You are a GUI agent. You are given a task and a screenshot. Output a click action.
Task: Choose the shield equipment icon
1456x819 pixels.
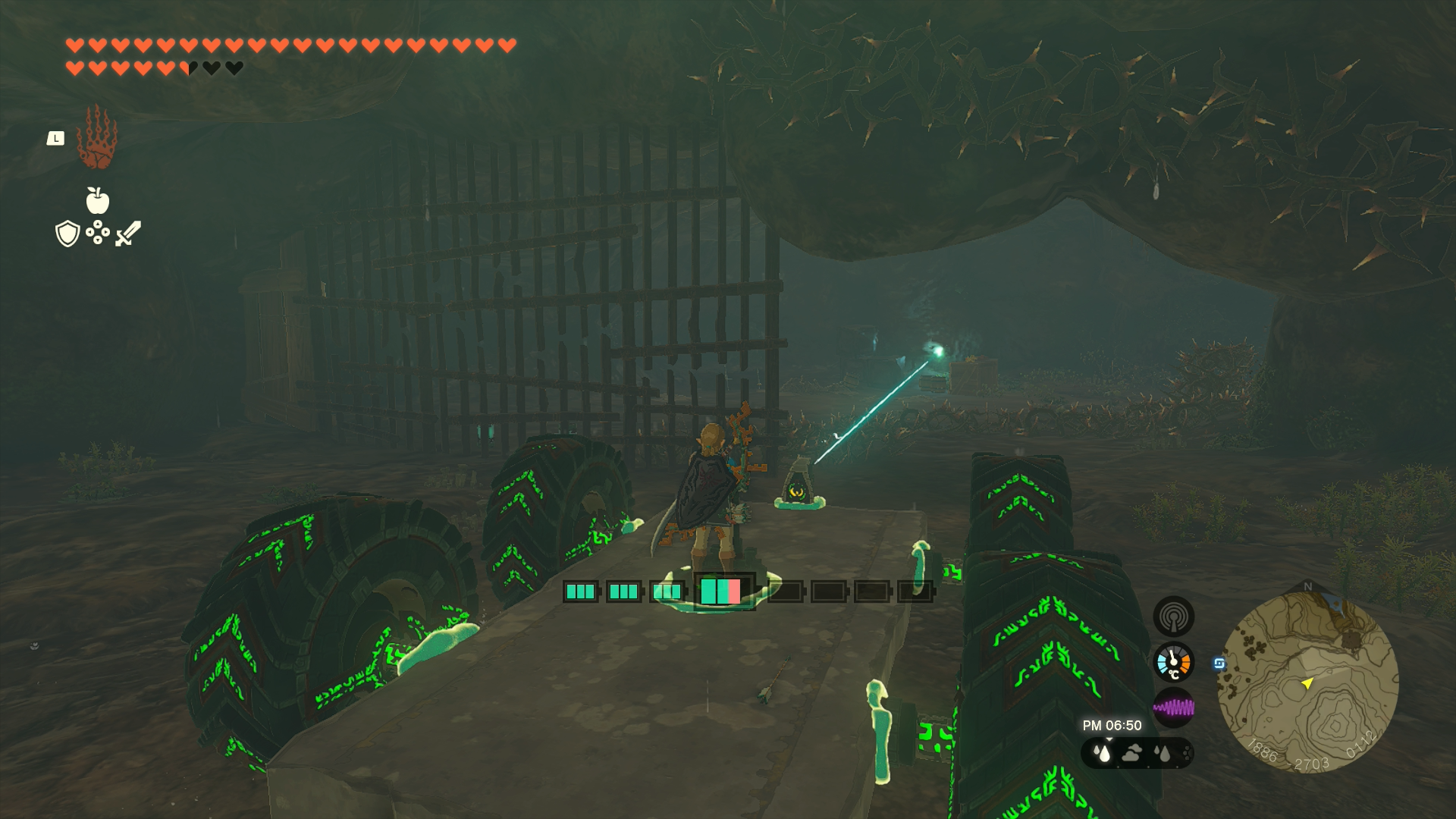tap(67, 234)
